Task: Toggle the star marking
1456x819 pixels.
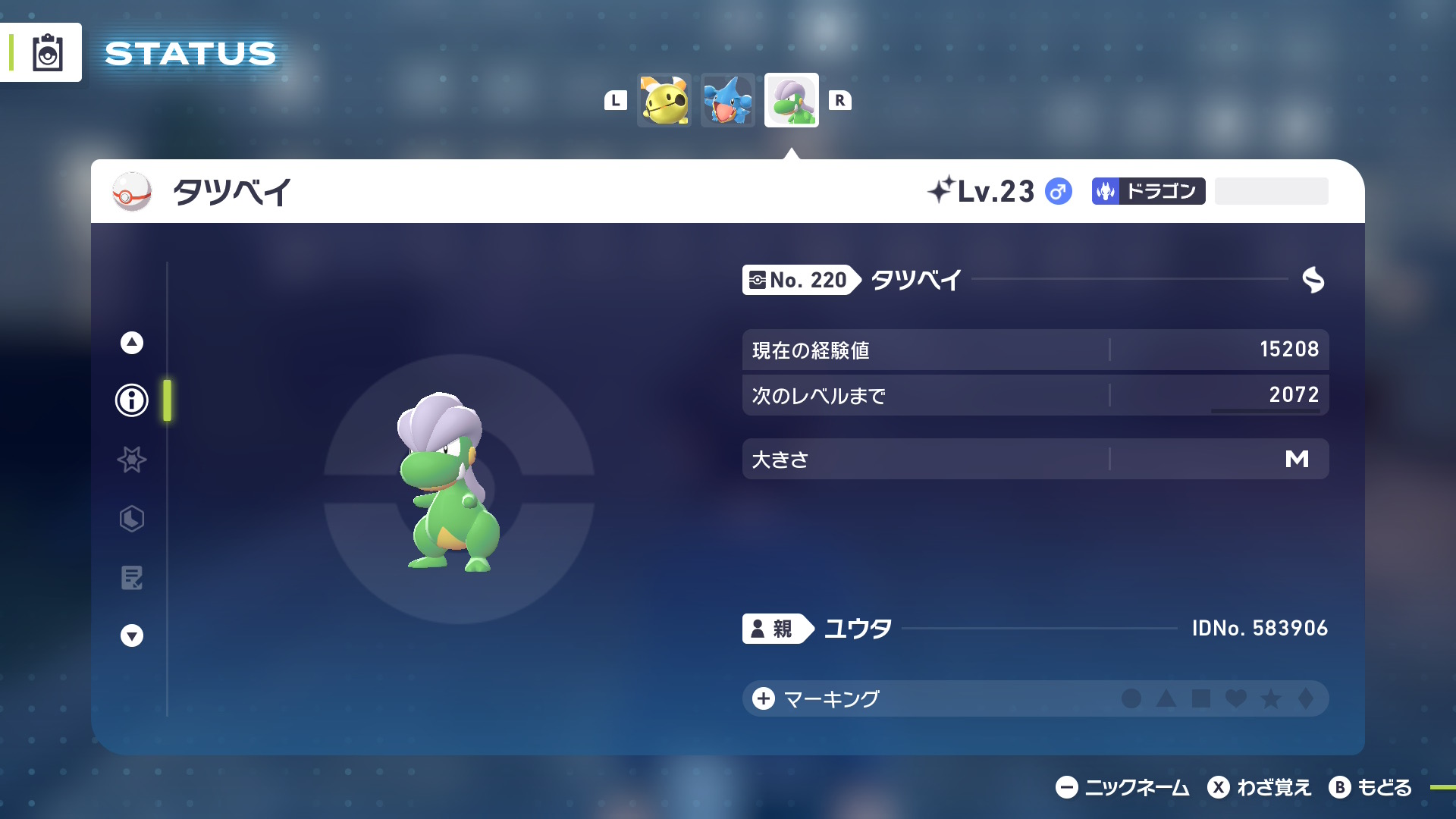Action: click(1270, 700)
